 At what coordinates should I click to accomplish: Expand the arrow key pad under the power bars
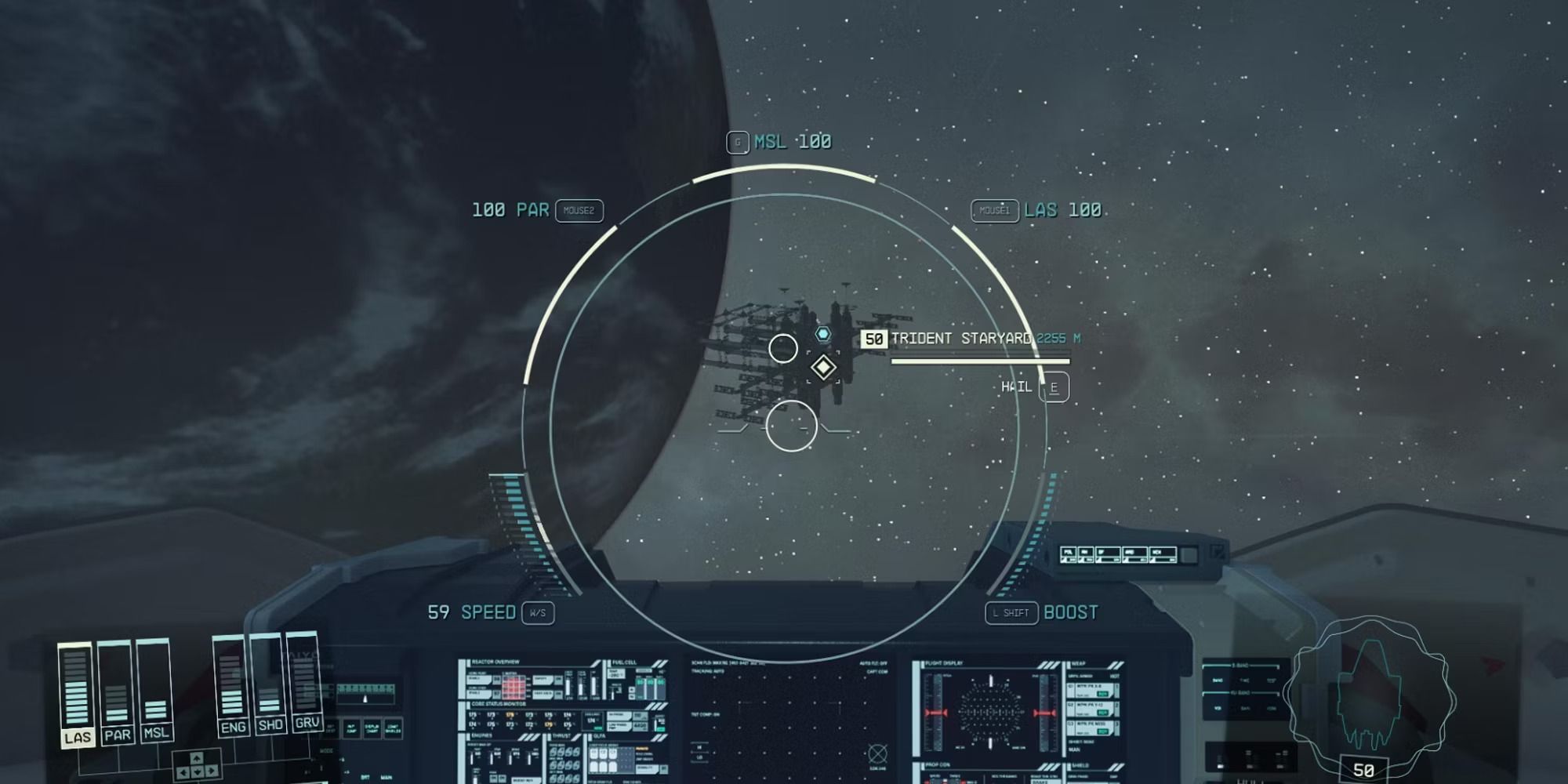click(196, 767)
